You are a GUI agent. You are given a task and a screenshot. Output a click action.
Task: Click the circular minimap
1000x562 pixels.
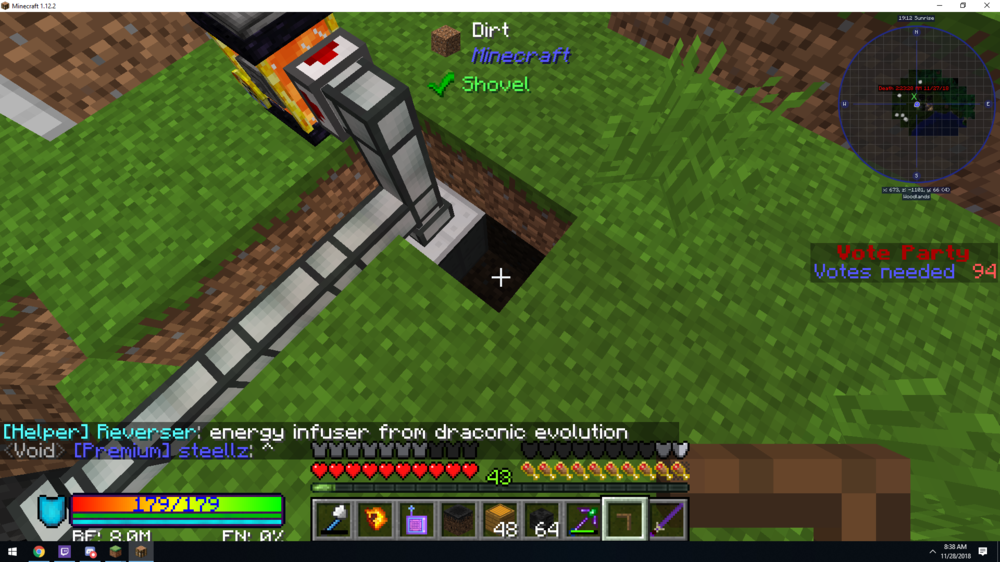pos(916,104)
